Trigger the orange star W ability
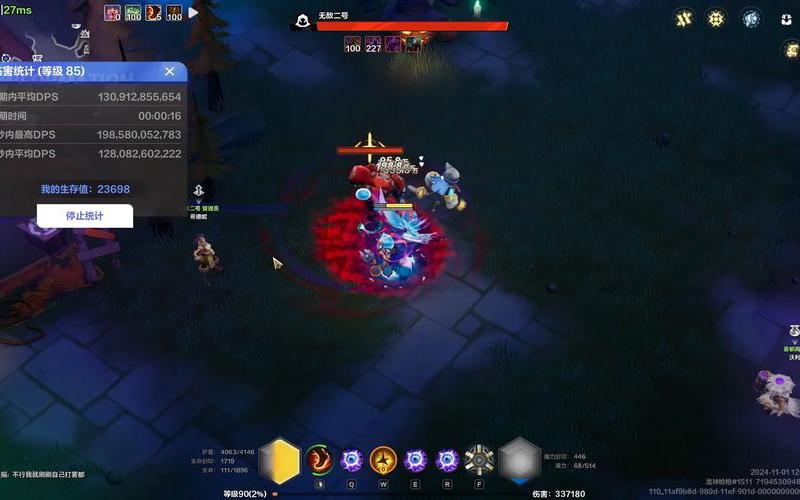 click(383, 460)
